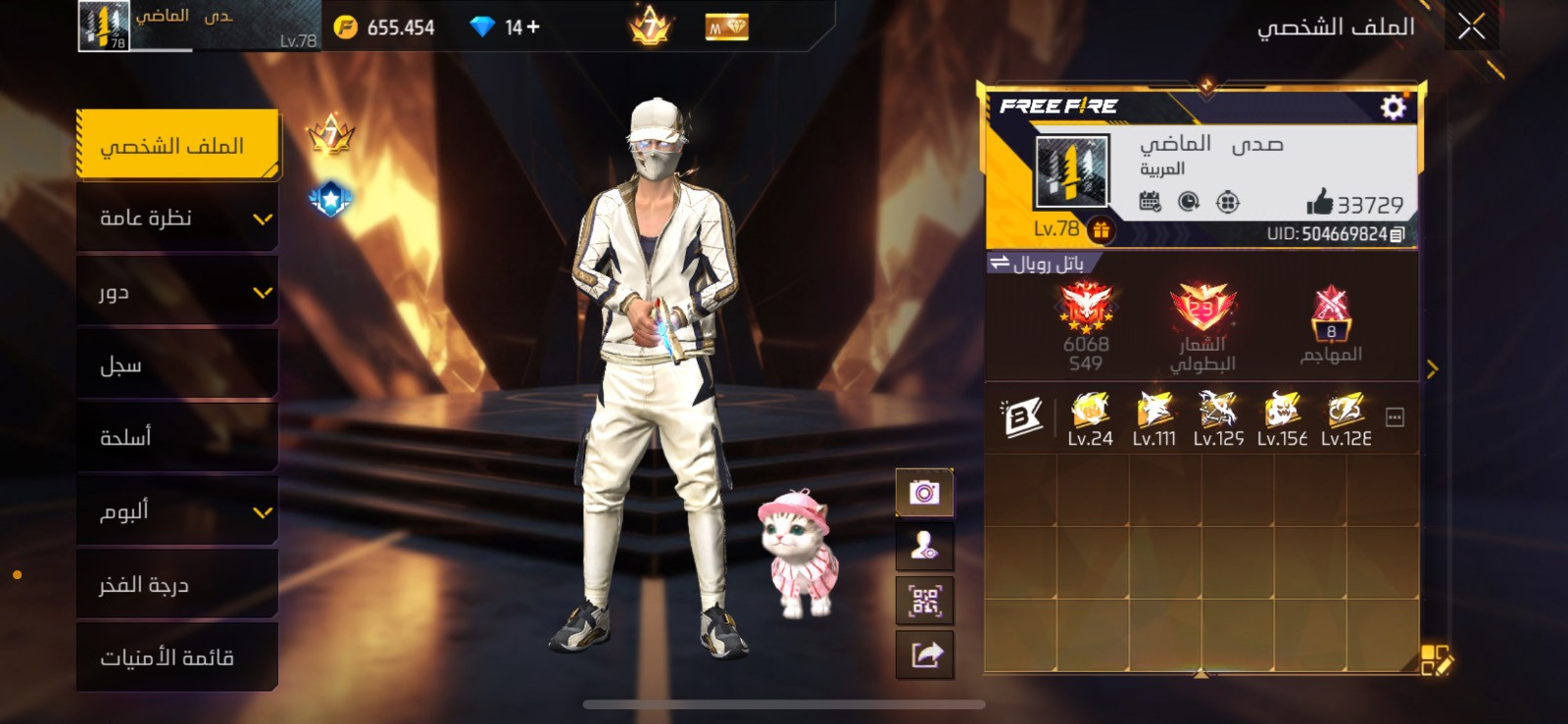This screenshot has height=724, width=1568.
Task: Open profile settings gear icon
Action: click(x=1393, y=107)
